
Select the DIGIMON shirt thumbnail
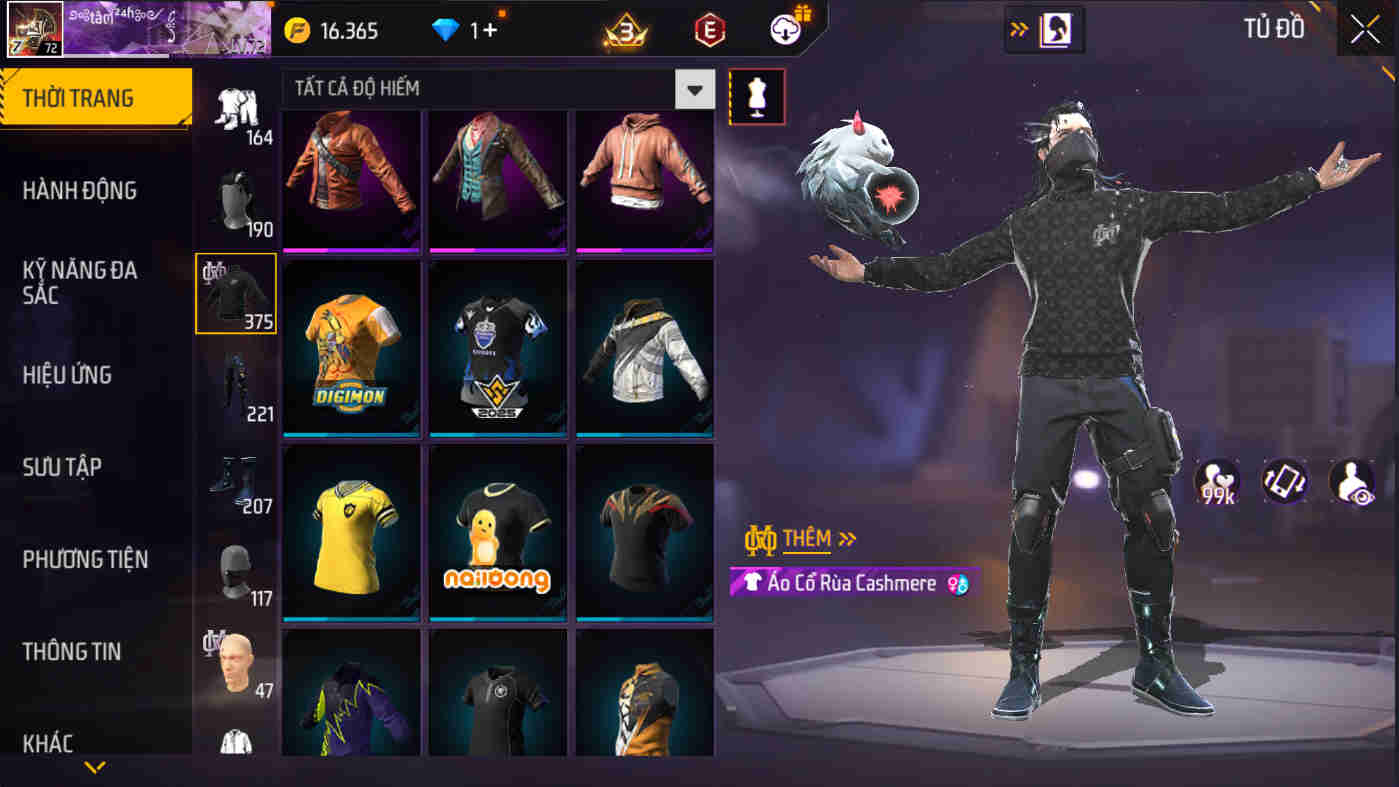click(351, 349)
